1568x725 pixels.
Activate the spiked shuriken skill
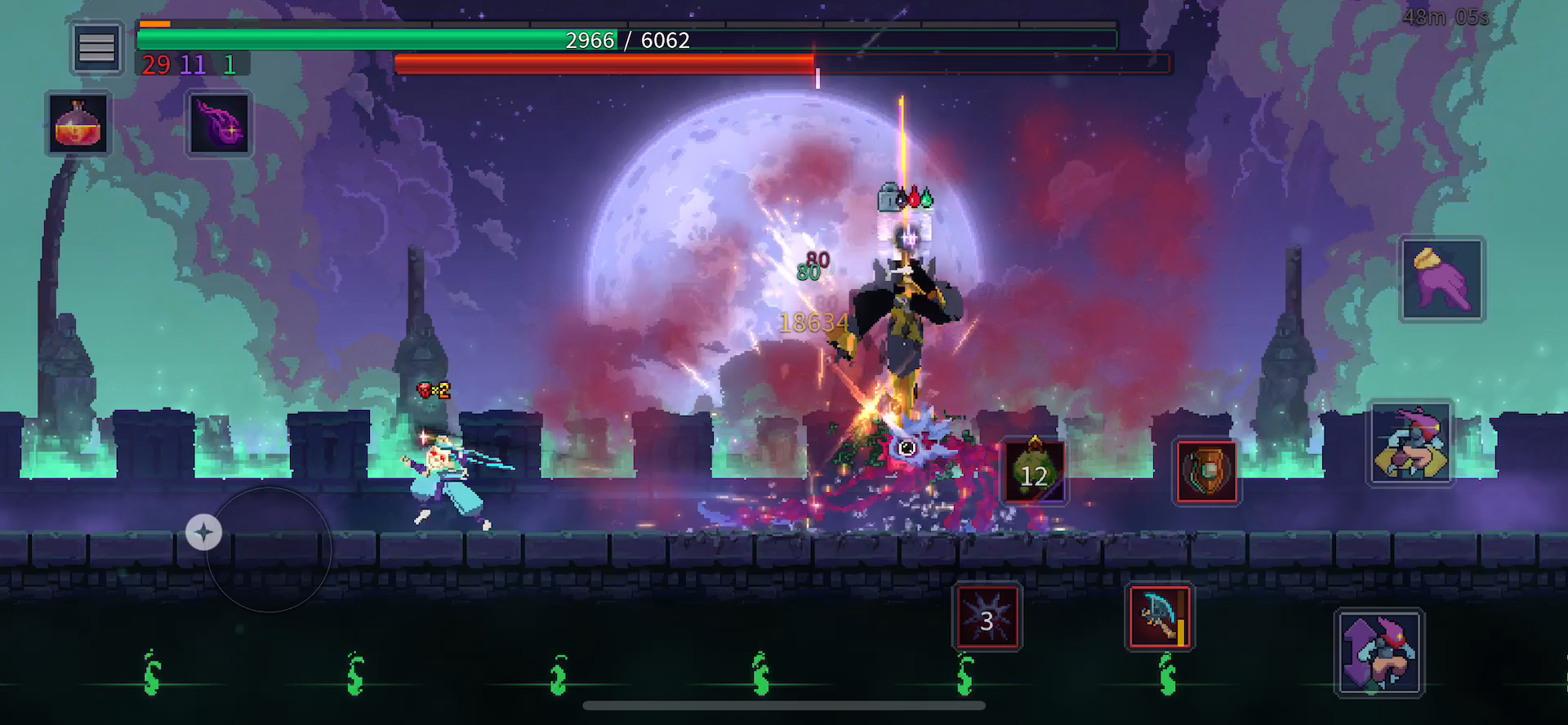coord(987,617)
